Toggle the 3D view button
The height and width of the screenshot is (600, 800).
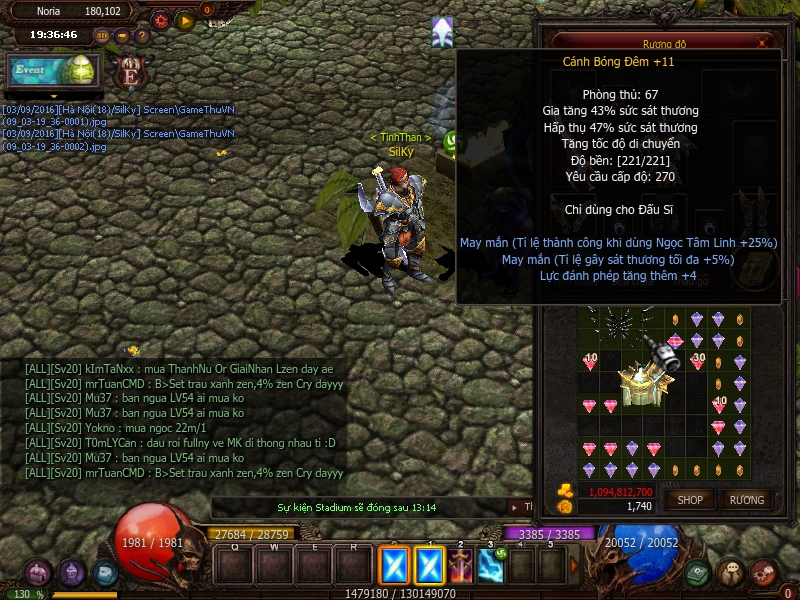point(102,36)
